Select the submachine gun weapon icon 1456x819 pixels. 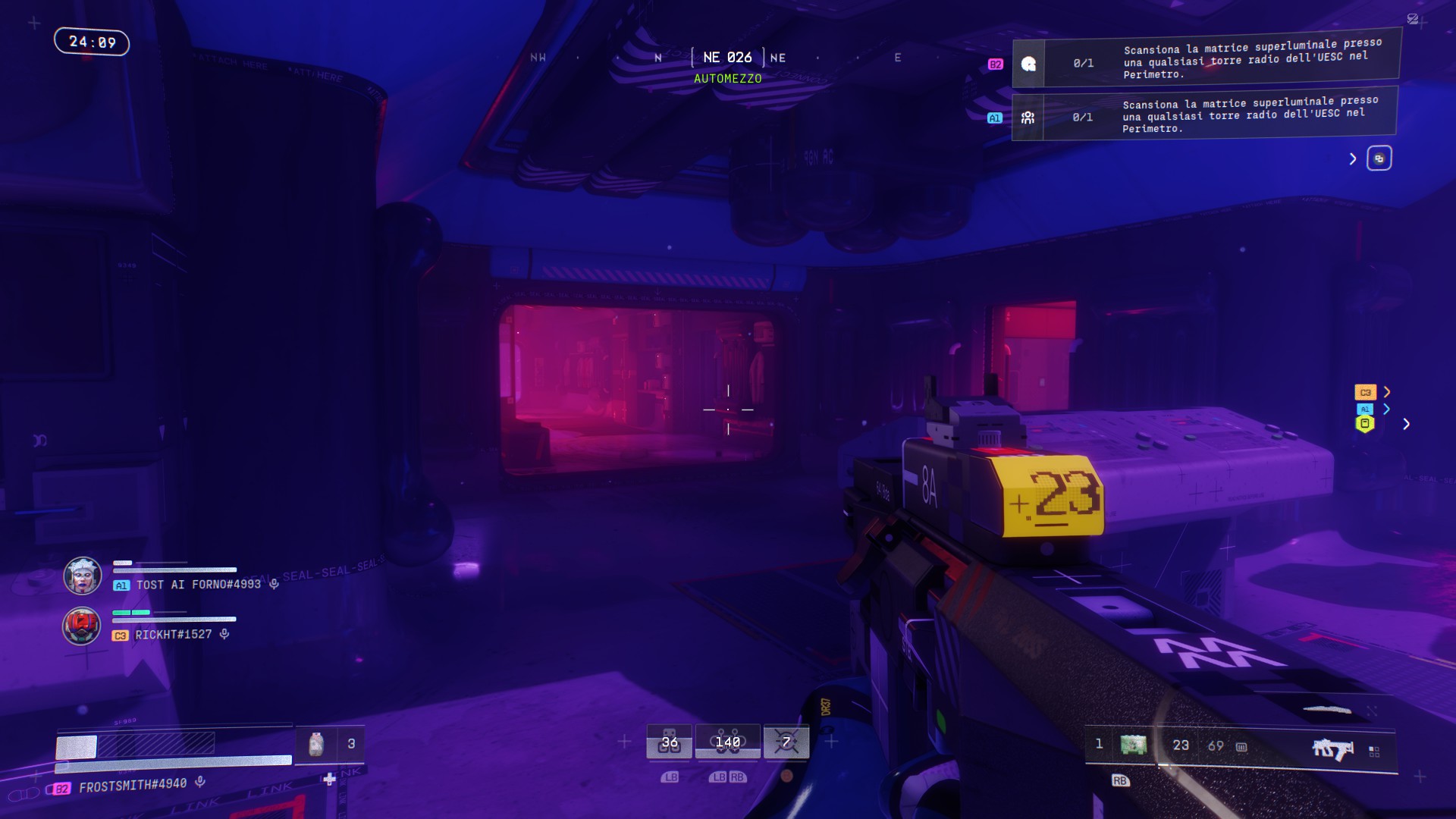point(1332,748)
